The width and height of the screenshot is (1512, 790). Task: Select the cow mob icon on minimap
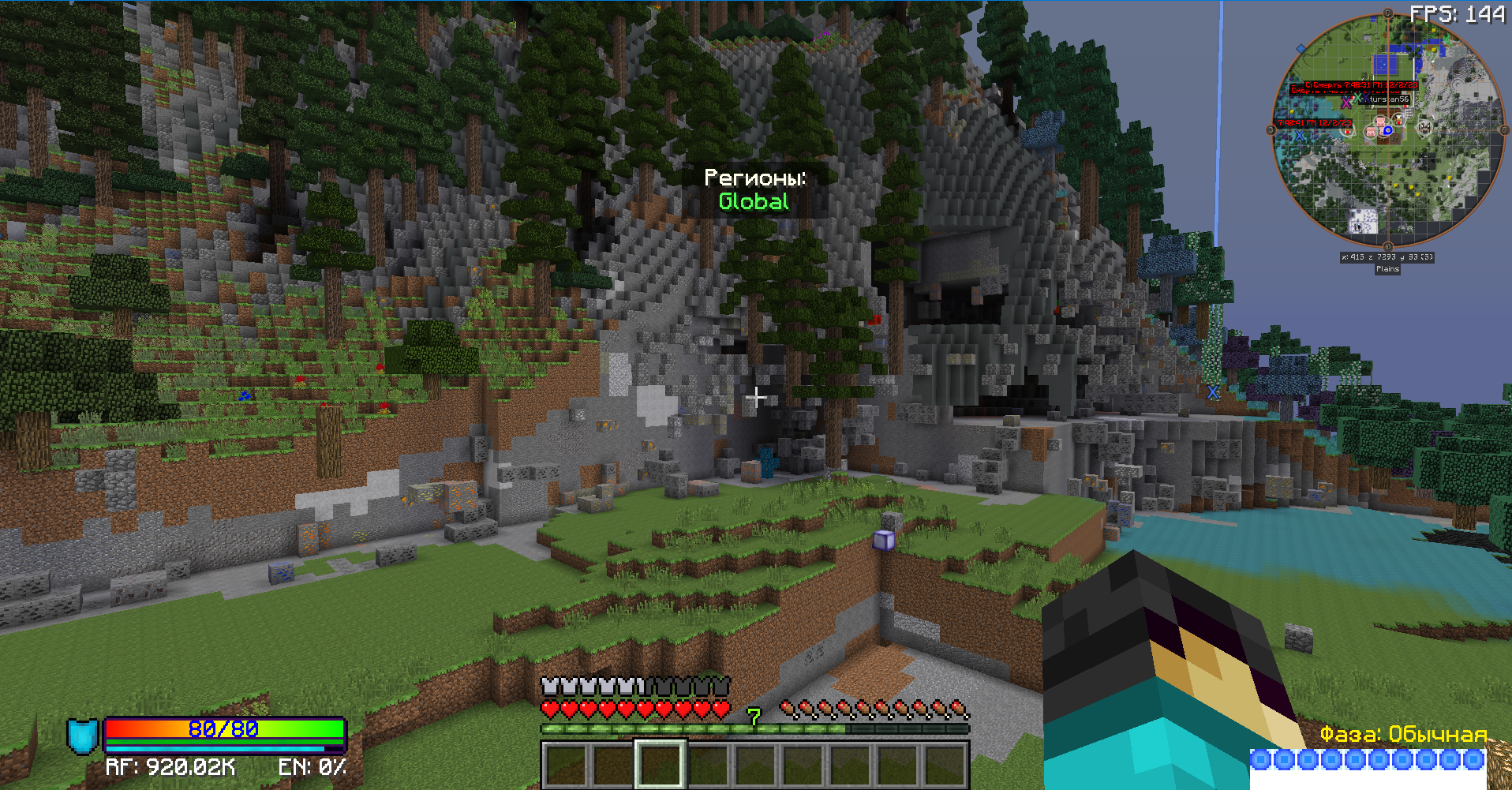[x=1425, y=126]
